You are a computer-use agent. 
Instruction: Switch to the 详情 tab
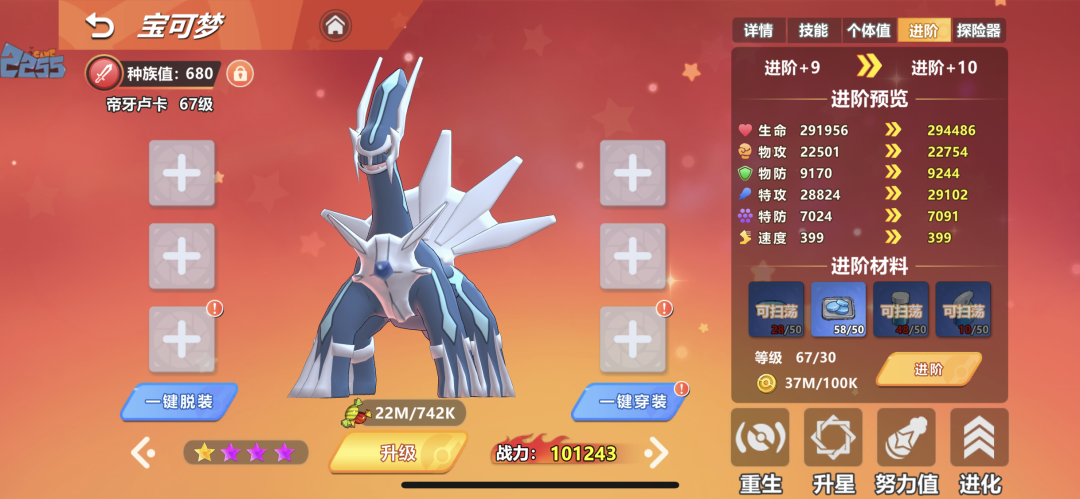pos(759,31)
